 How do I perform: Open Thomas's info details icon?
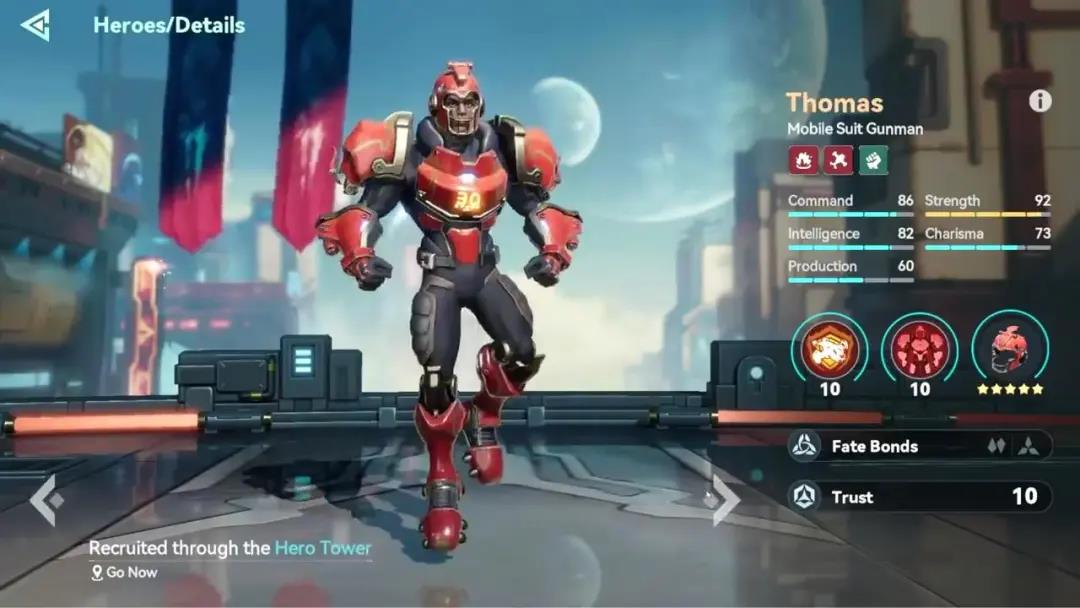(x=1040, y=101)
